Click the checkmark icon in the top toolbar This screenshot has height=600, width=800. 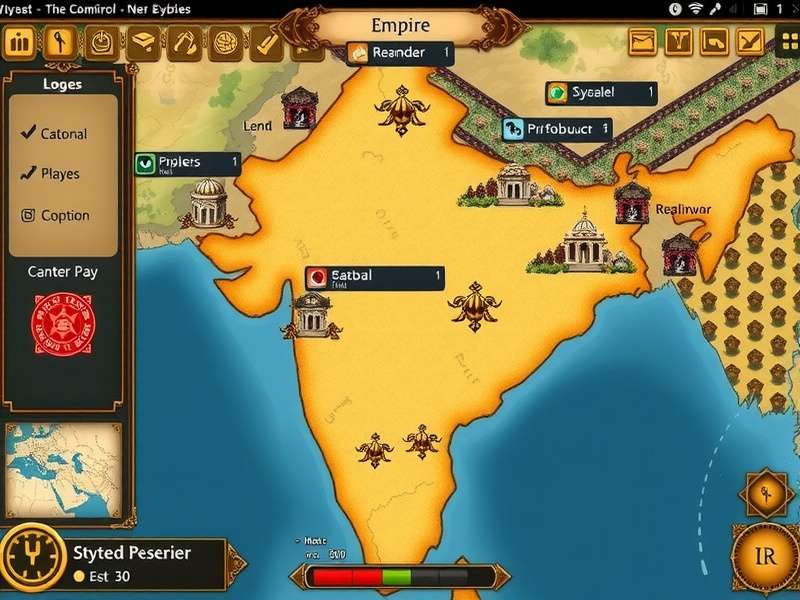tap(267, 42)
